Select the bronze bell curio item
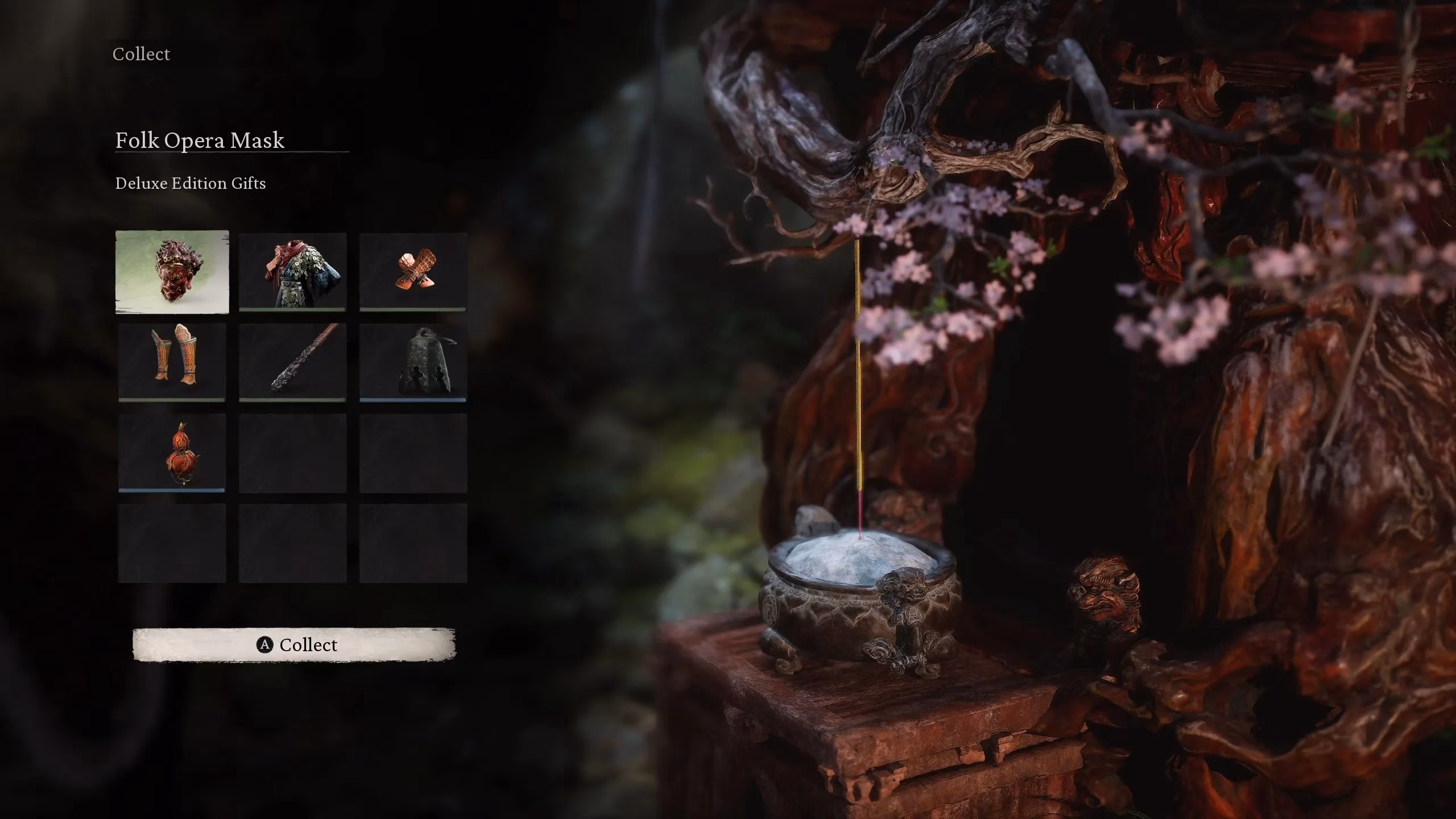 click(413, 361)
